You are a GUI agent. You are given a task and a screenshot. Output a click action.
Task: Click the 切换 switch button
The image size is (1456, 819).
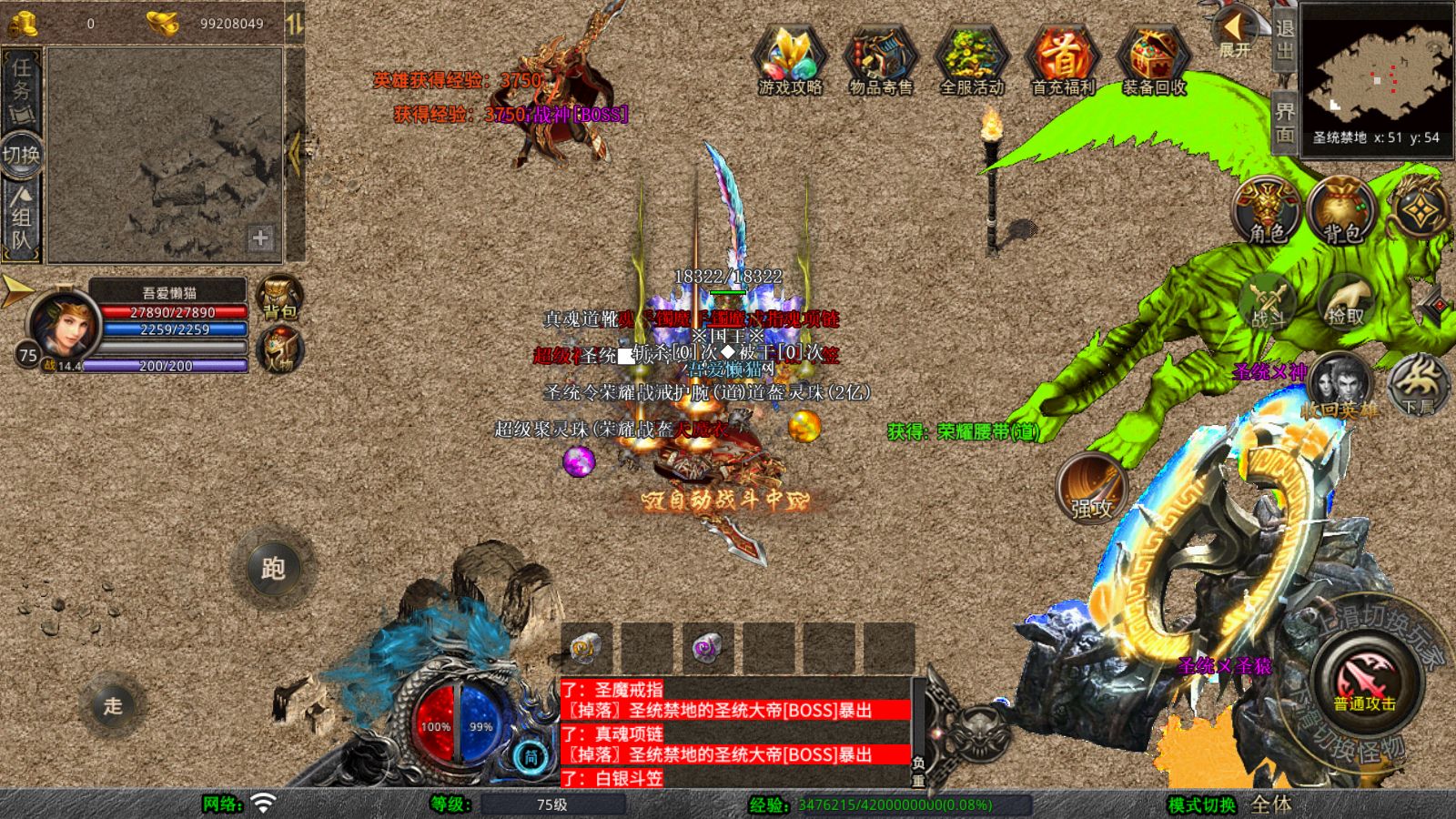click(21, 154)
